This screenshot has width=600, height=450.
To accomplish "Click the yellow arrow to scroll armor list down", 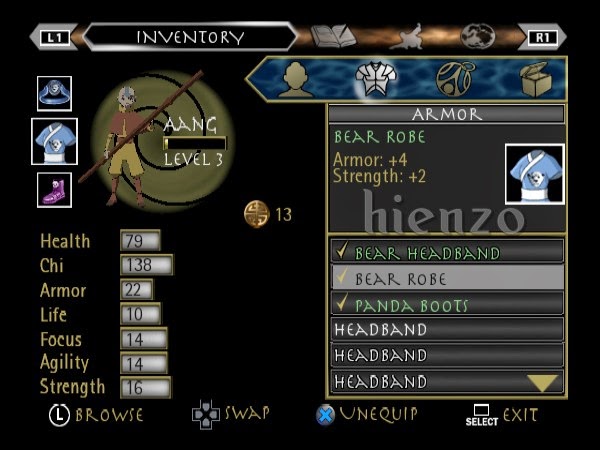I will tap(542, 382).
